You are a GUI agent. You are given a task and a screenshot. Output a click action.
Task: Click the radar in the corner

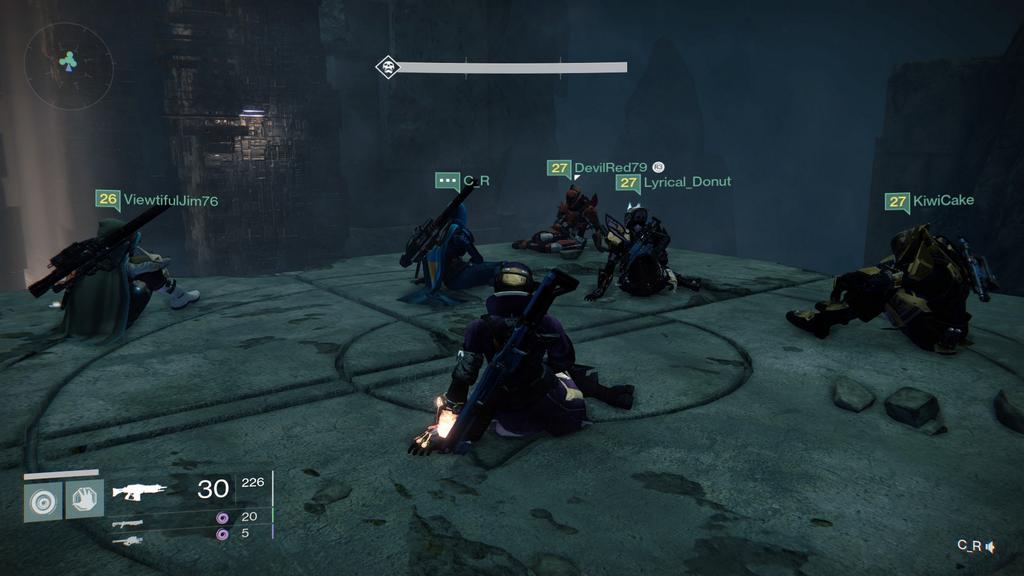tap(68, 65)
